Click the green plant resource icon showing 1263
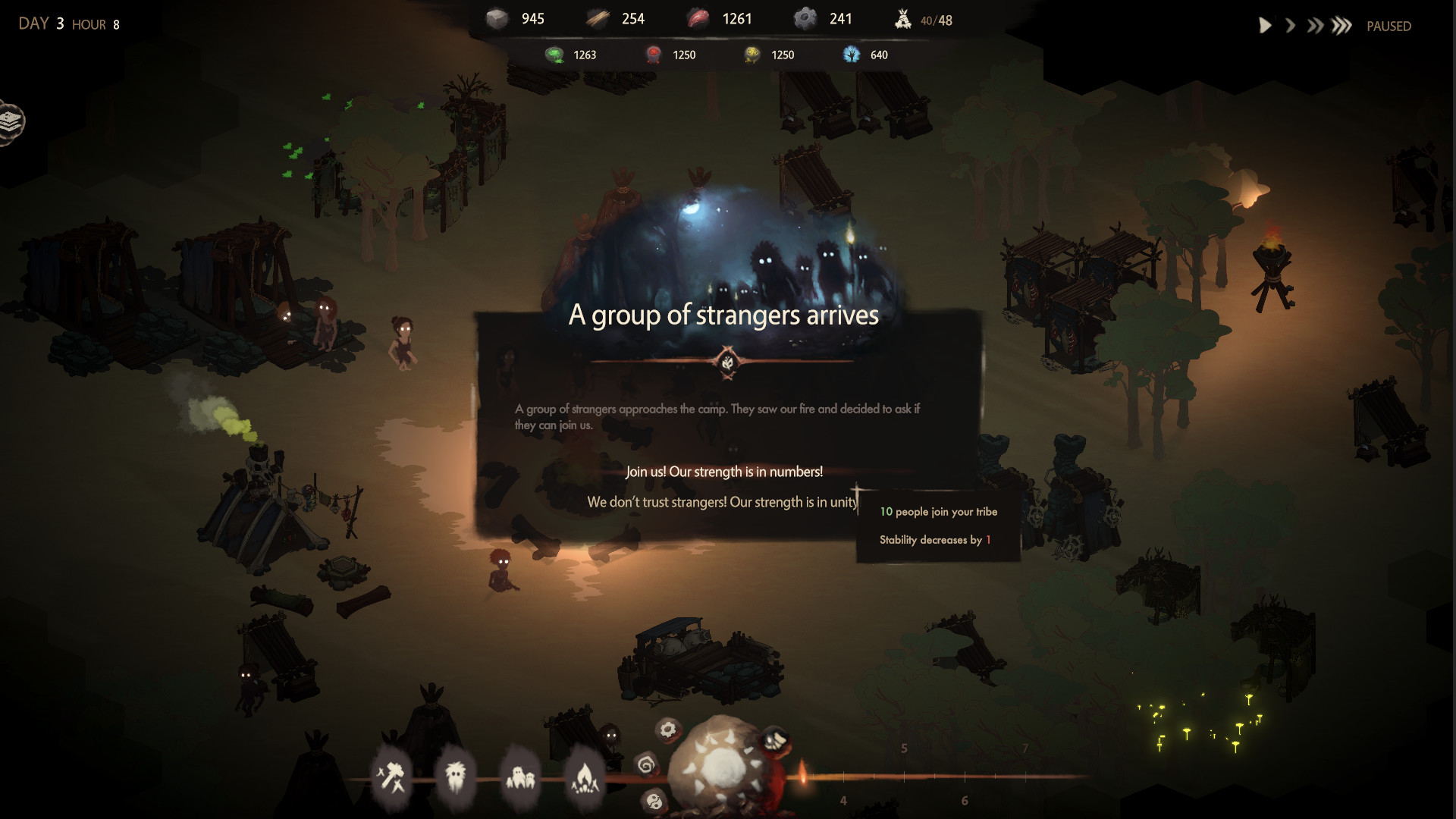The height and width of the screenshot is (819, 1456). click(x=554, y=54)
